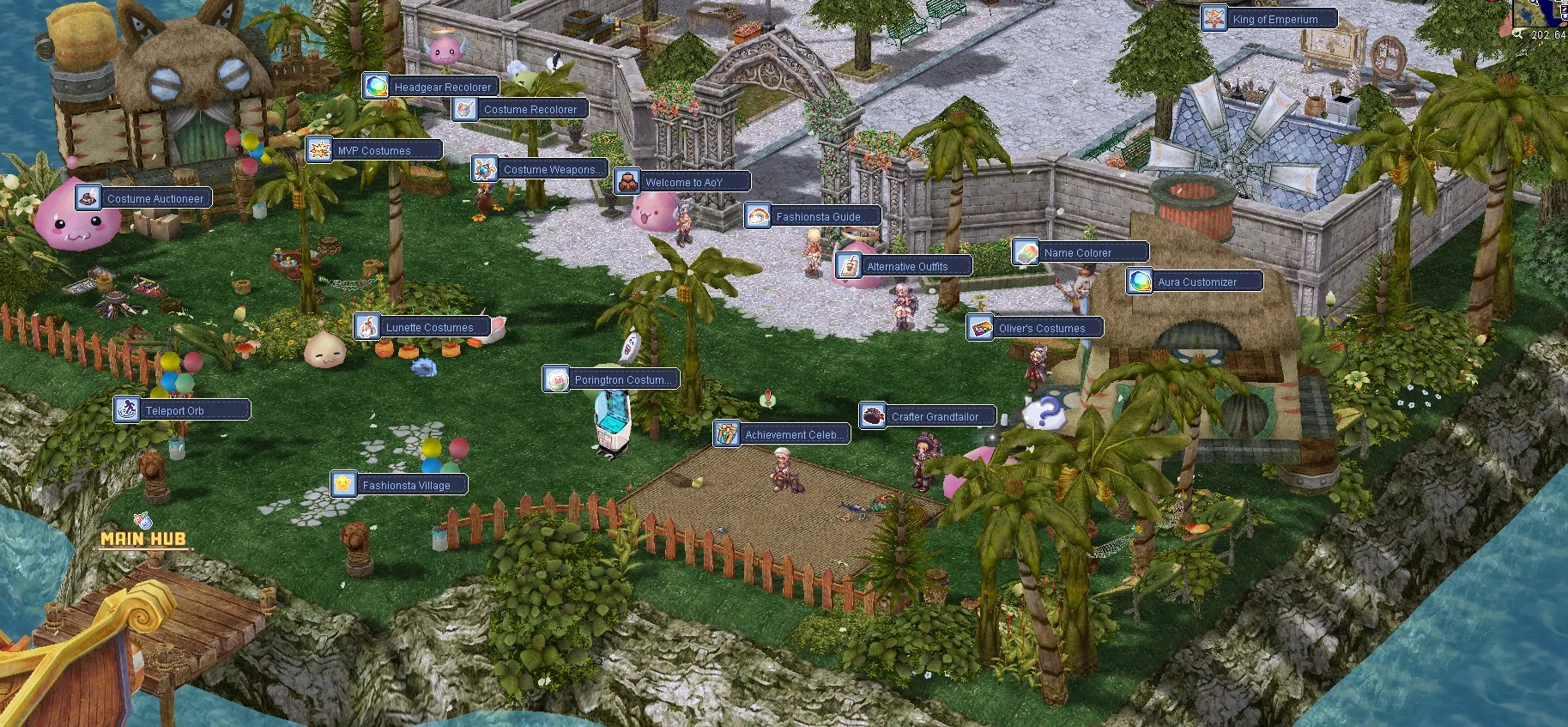
Task: Click the Welcome to AoY backpack icon
Action: pyautogui.click(x=629, y=180)
